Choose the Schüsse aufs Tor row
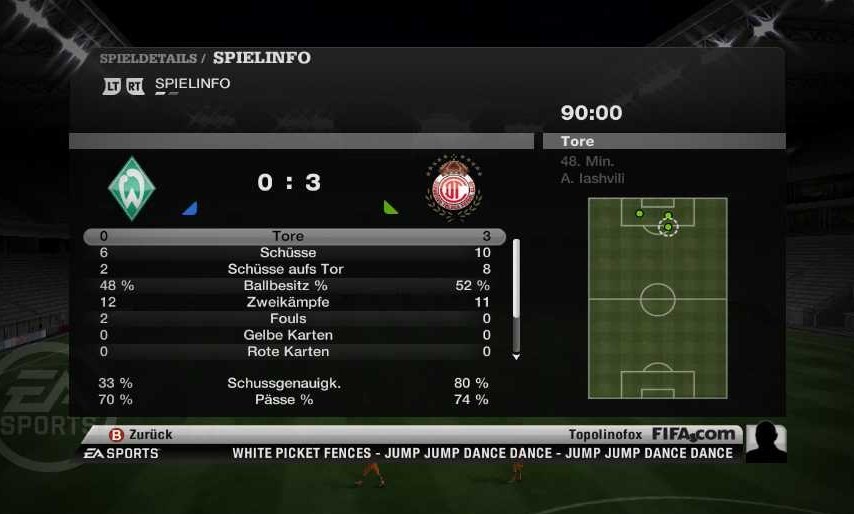Screen dimensions: 854x514 click(286, 269)
